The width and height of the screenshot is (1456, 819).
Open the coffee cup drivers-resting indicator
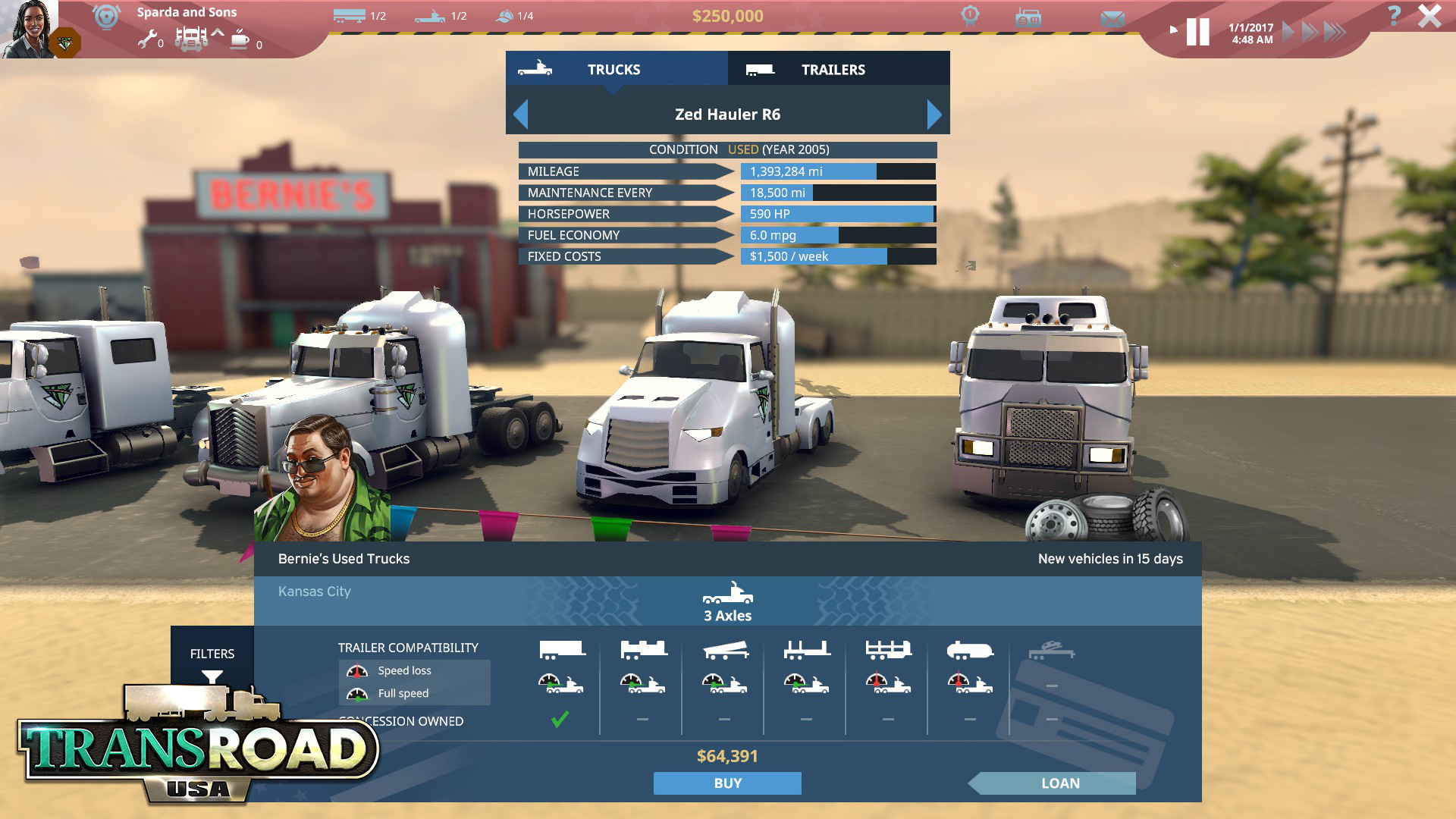click(x=240, y=39)
